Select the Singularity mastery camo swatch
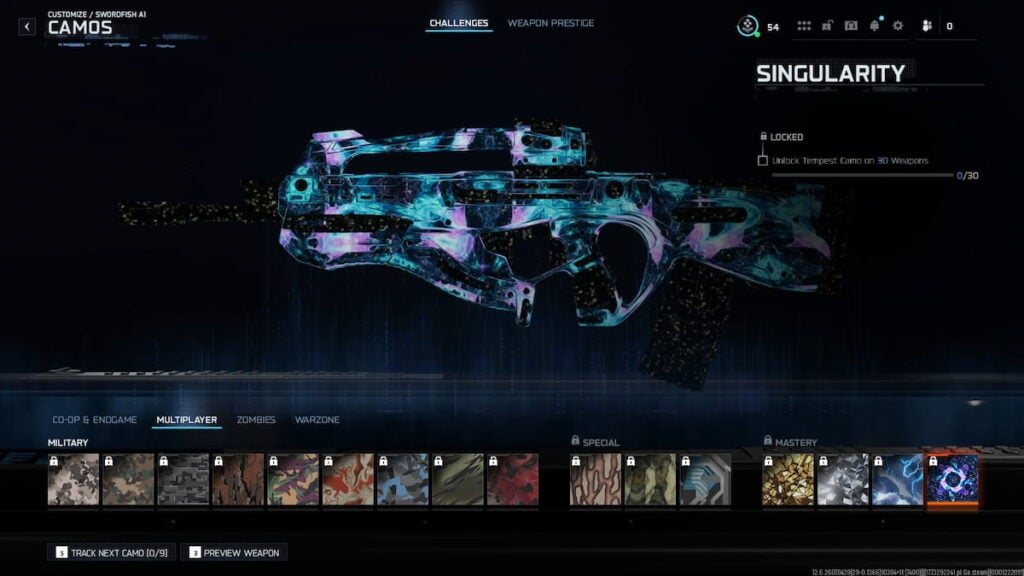Image resolution: width=1024 pixels, height=576 pixels. tap(952, 480)
